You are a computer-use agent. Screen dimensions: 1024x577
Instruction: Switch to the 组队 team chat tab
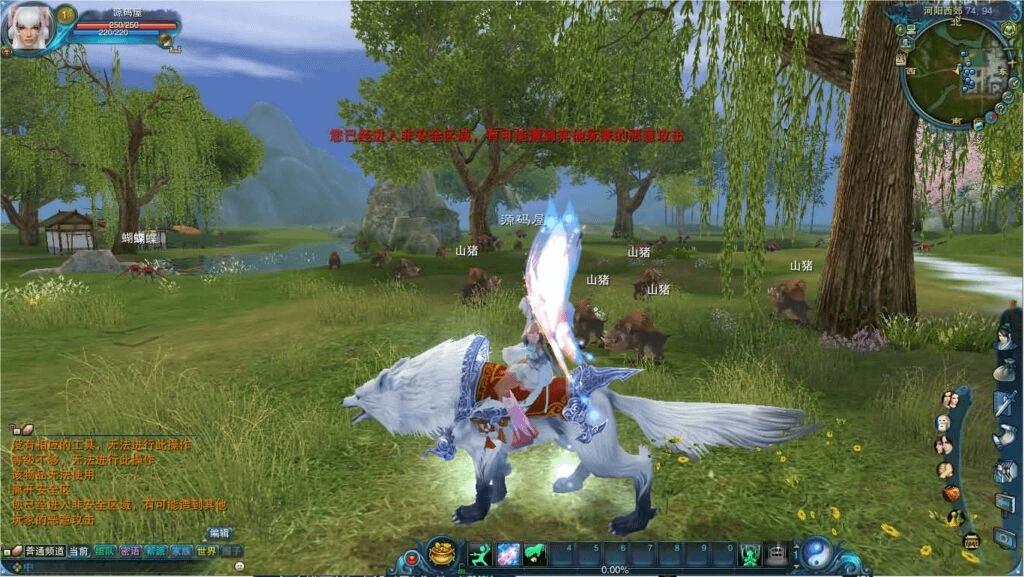tap(104, 551)
